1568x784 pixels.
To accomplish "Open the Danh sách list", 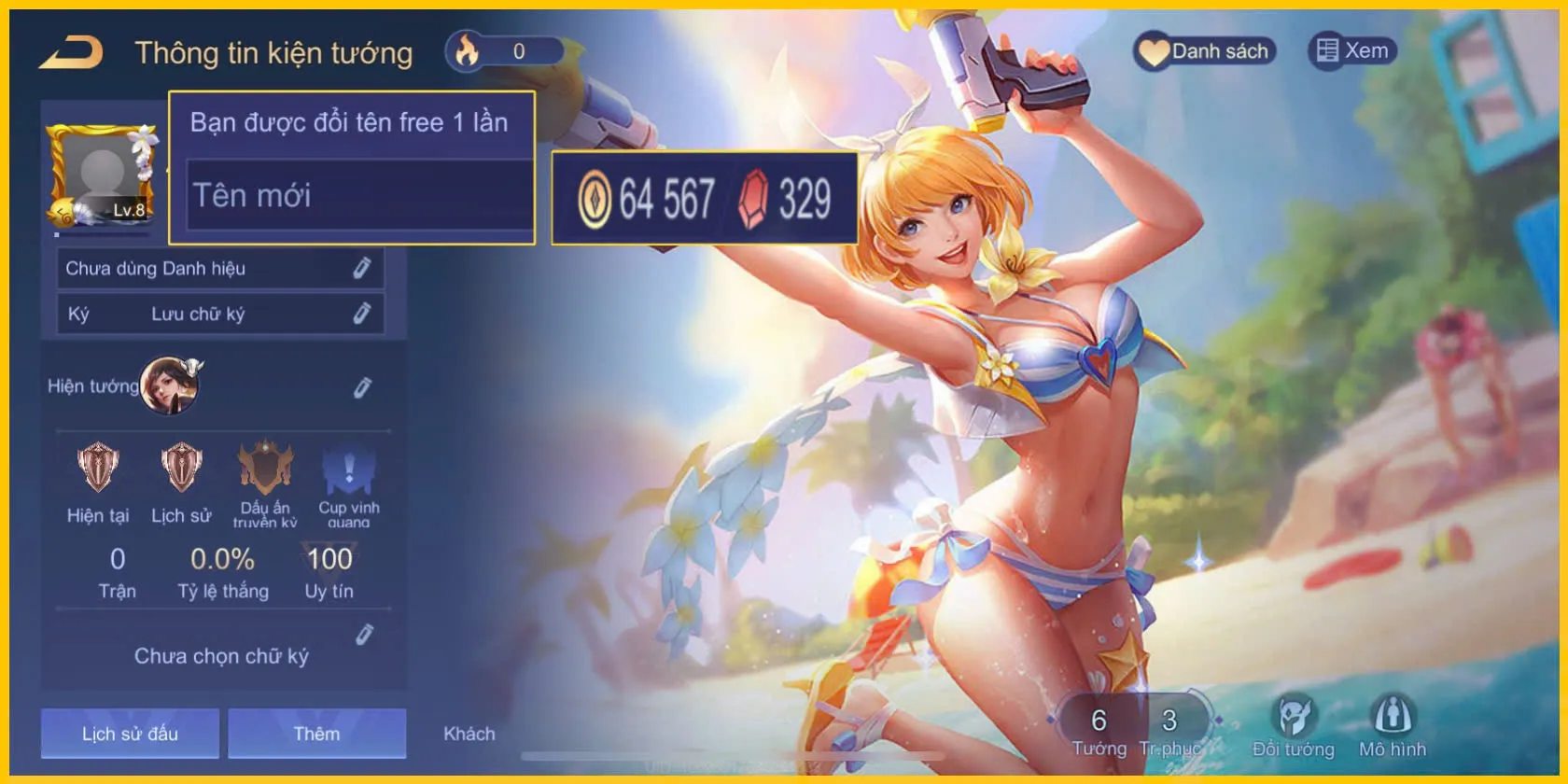I will [x=1204, y=51].
